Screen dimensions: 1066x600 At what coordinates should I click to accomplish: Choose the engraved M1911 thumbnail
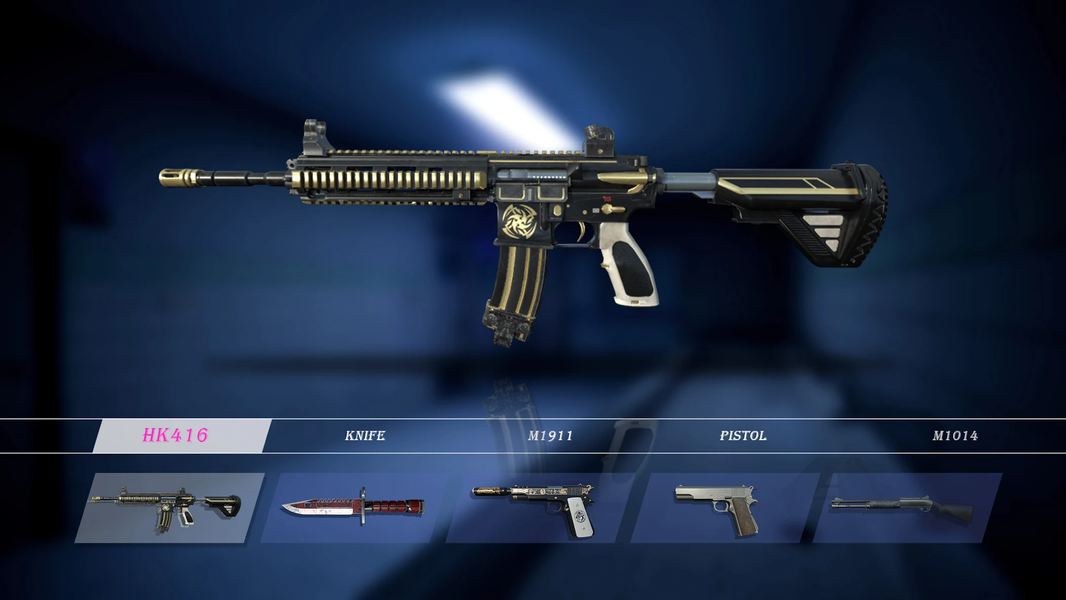coord(537,507)
